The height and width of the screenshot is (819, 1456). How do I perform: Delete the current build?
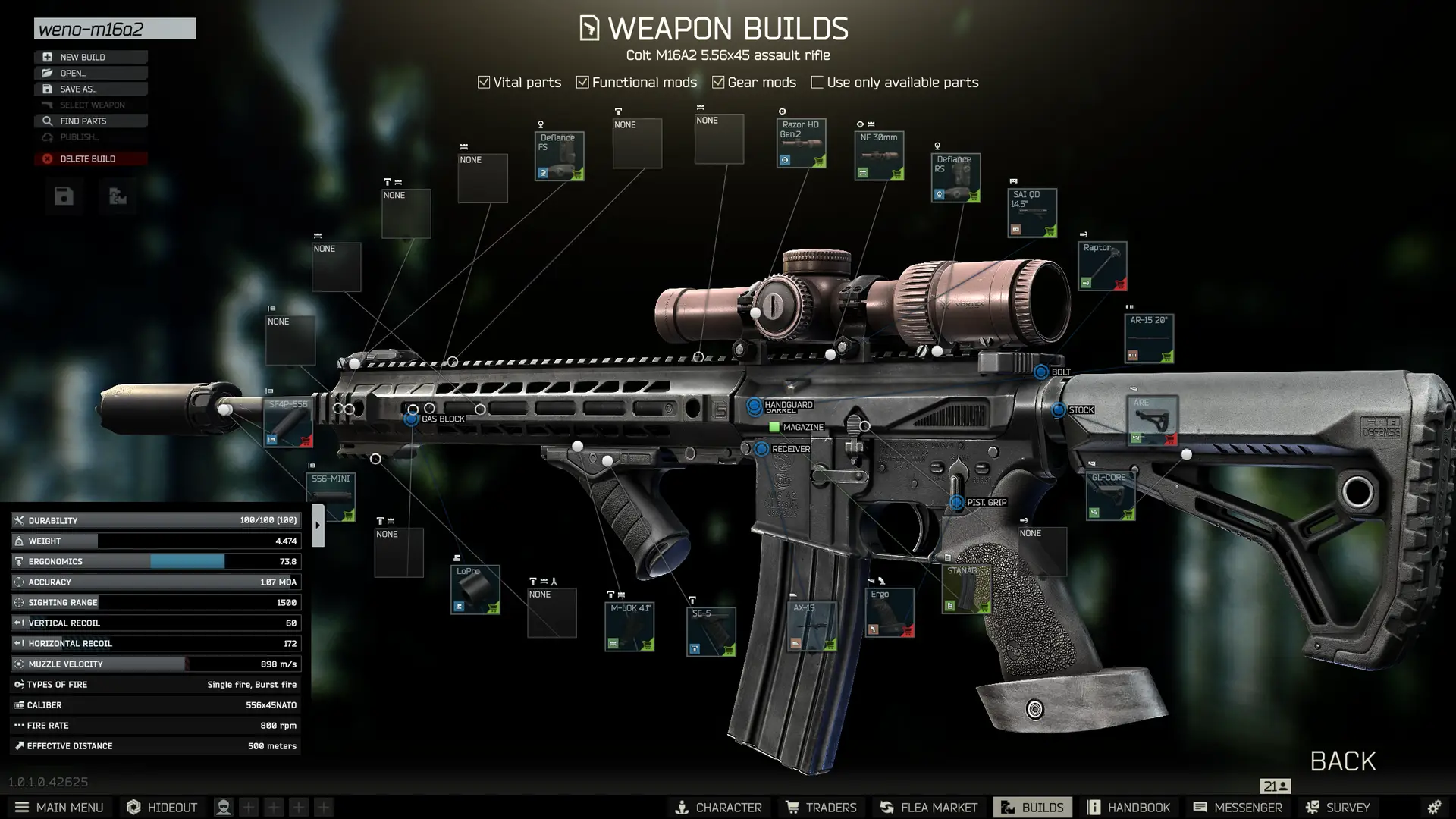90,158
